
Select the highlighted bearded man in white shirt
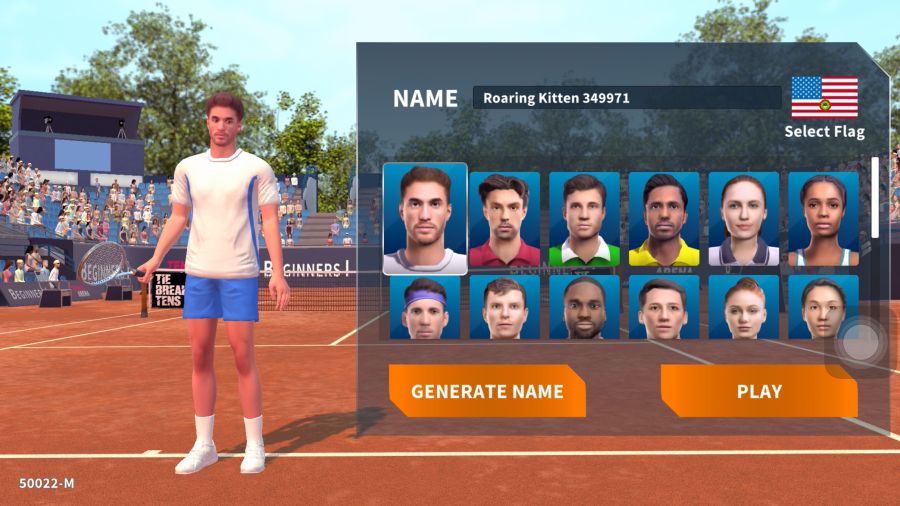(425, 219)
